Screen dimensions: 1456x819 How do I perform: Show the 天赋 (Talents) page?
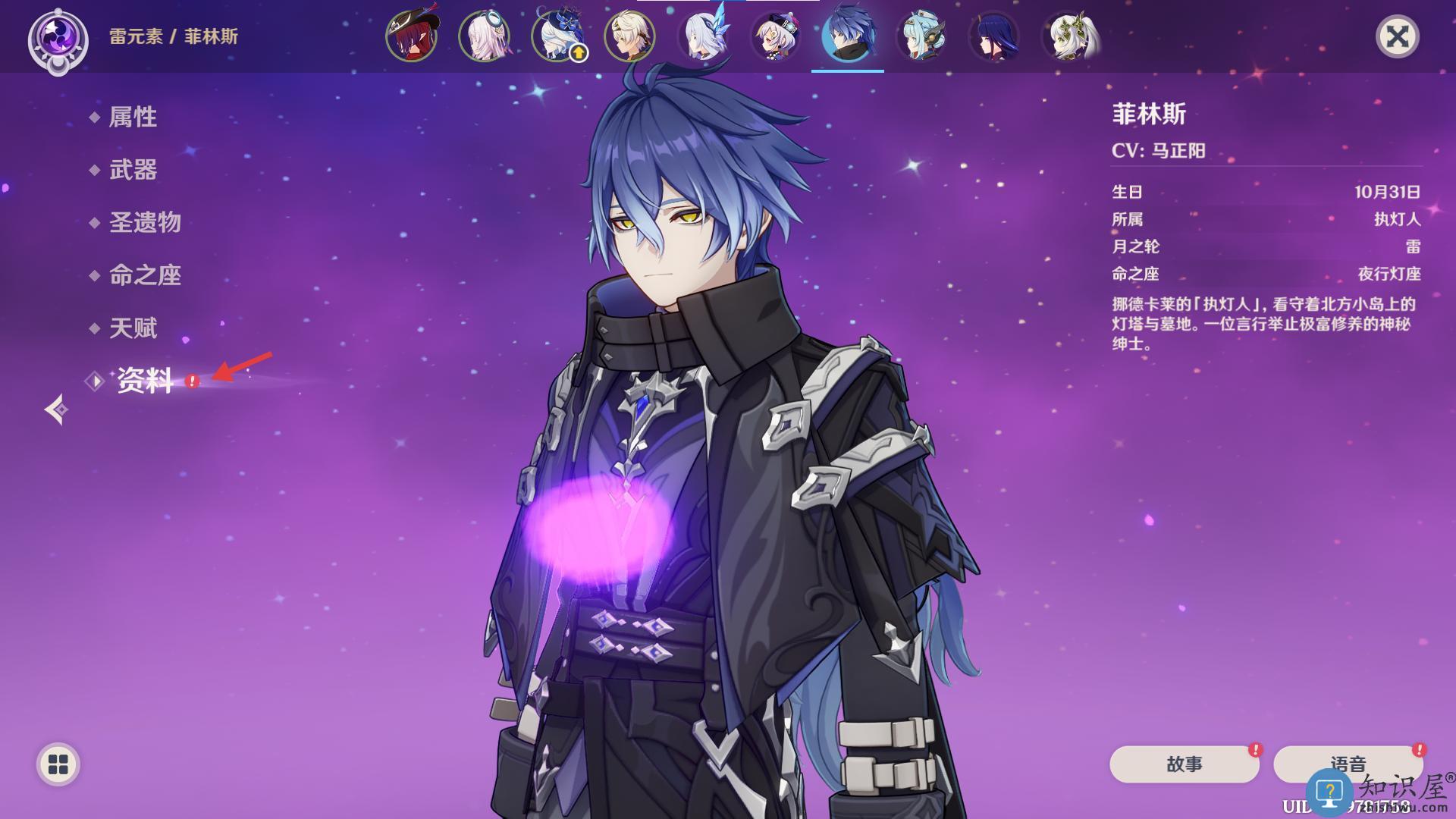click(x=133, y=328)
